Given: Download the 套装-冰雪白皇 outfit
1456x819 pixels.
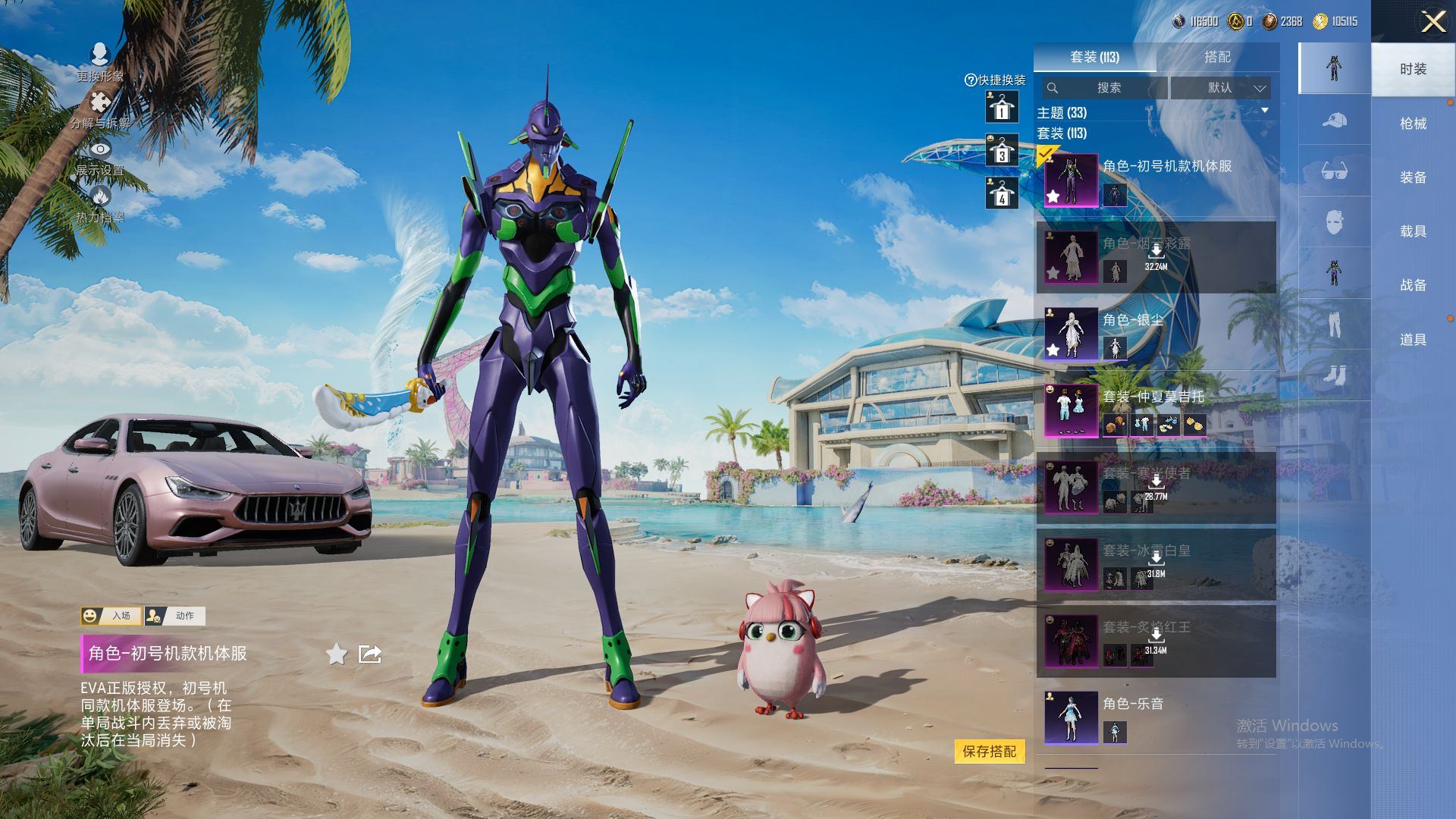Looking at the screenshot, I should click(1156, 560).
